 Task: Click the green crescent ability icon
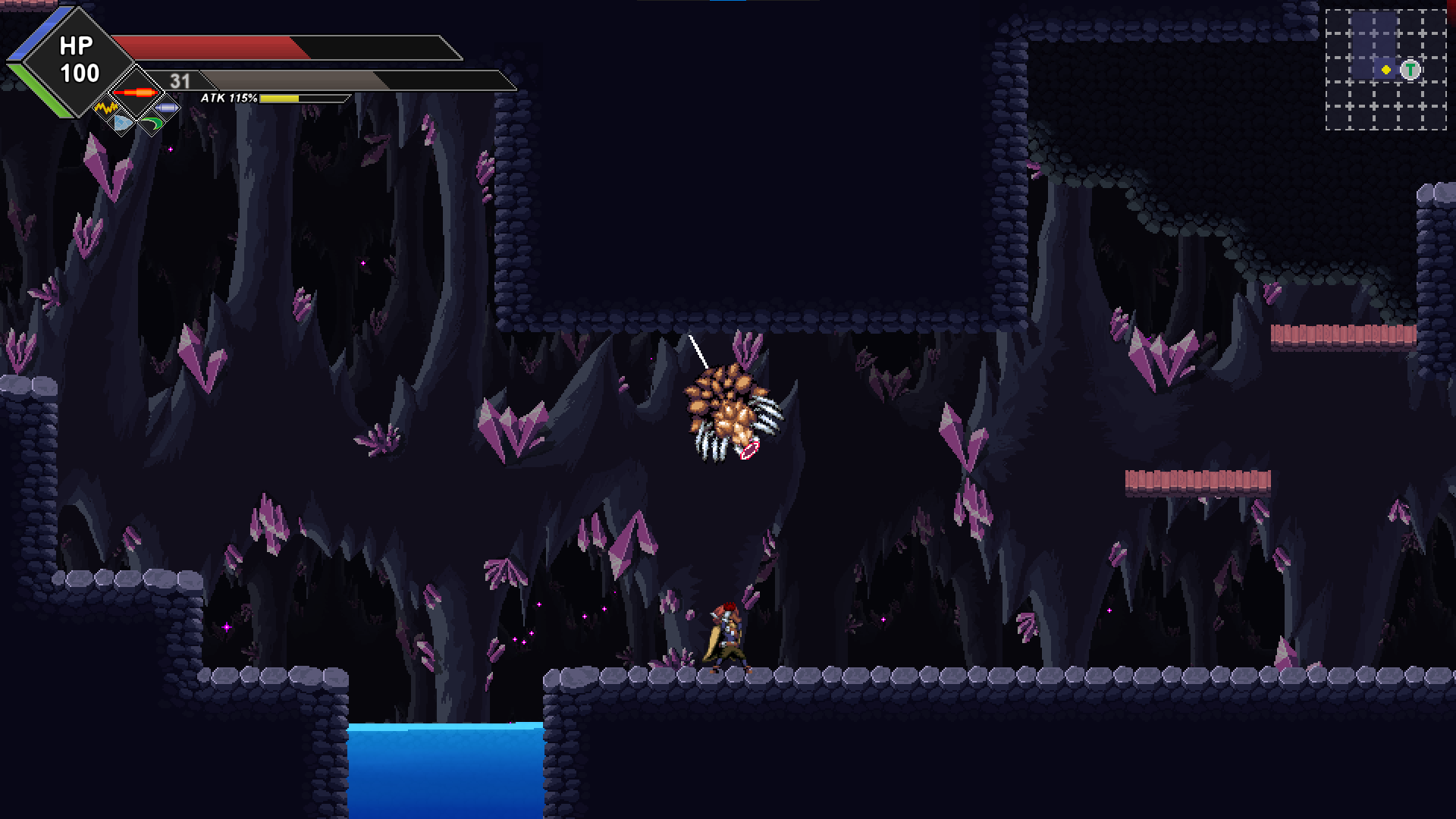tap(152, 124)
